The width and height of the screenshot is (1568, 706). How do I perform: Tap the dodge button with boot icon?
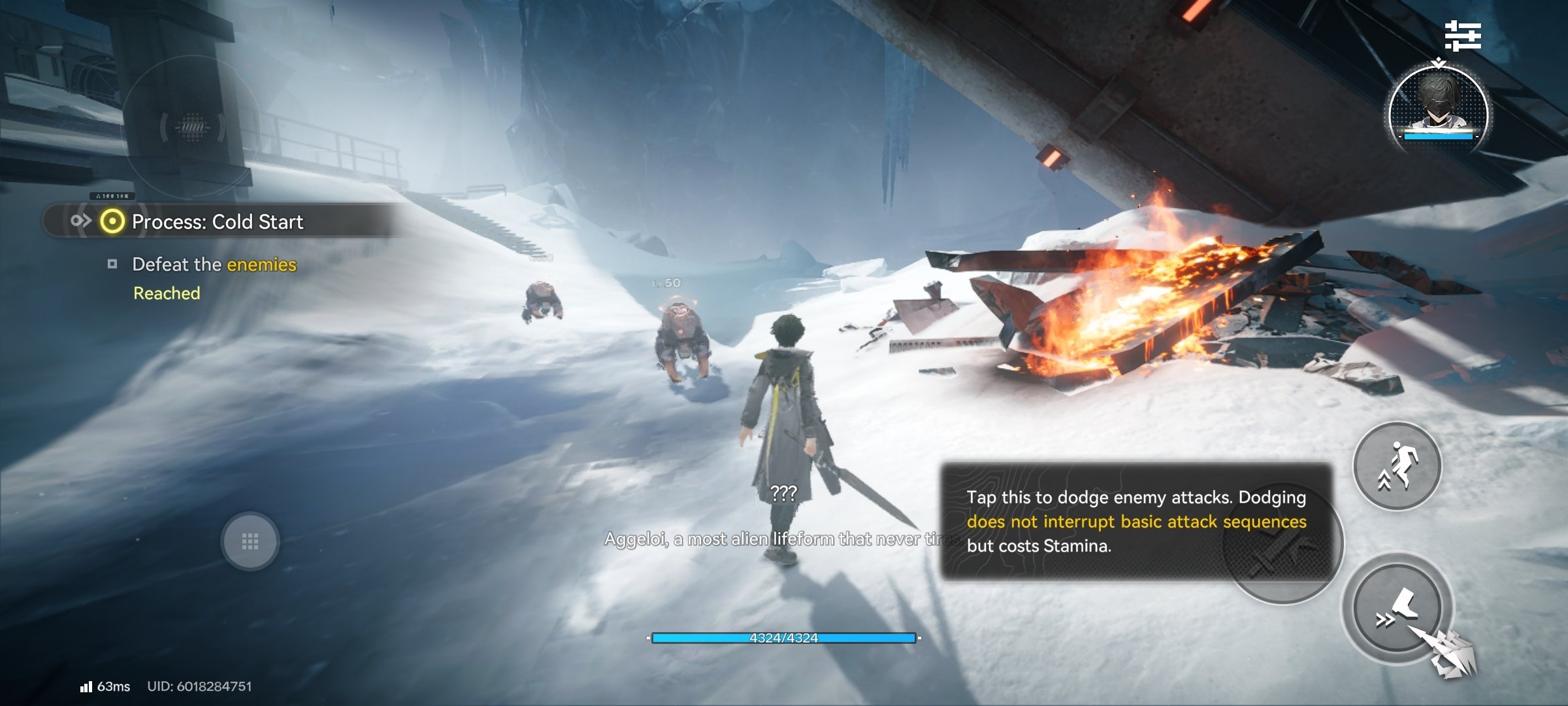point(1397,609)
